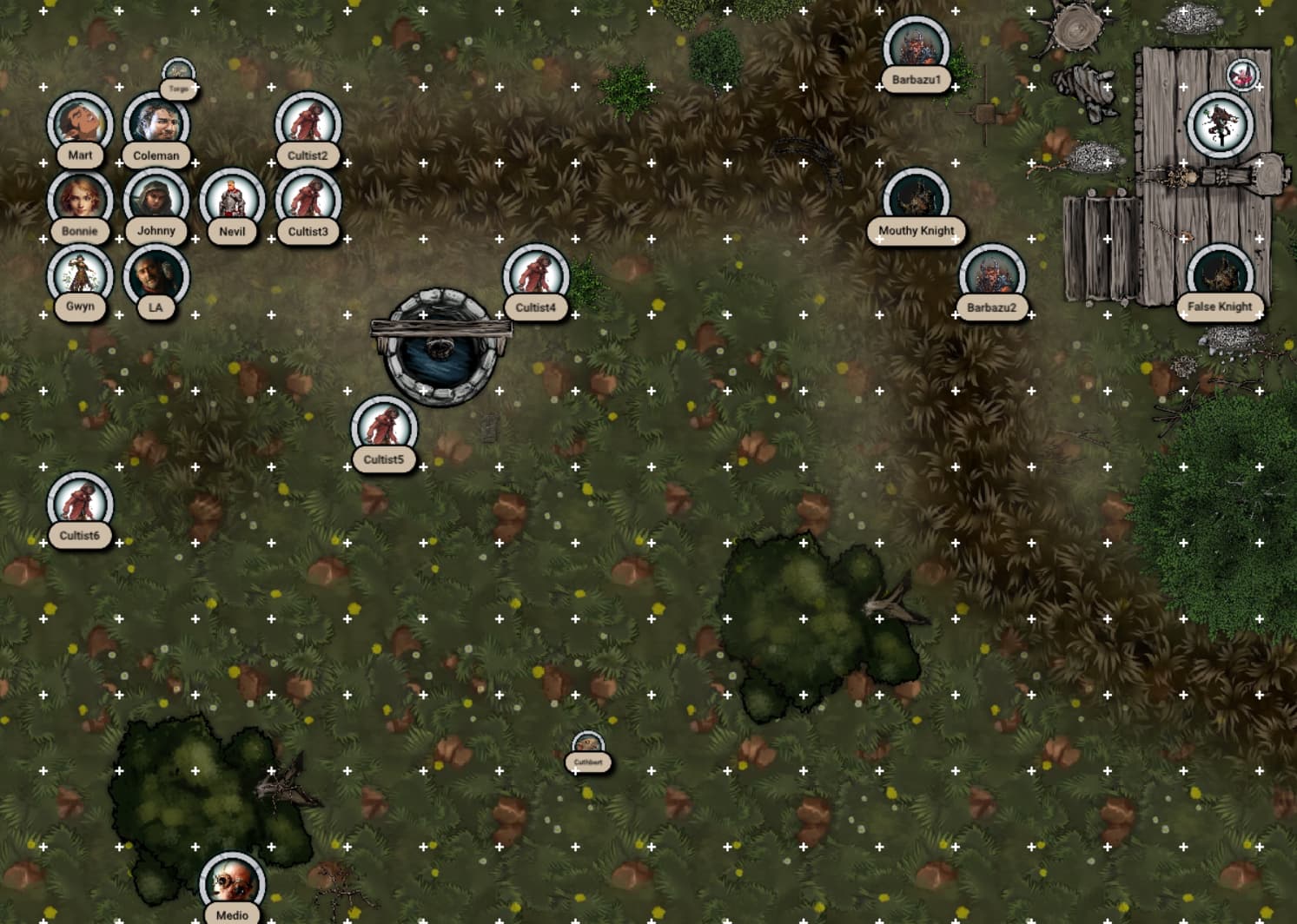Target the Cultist3 token

coord(308,201)
